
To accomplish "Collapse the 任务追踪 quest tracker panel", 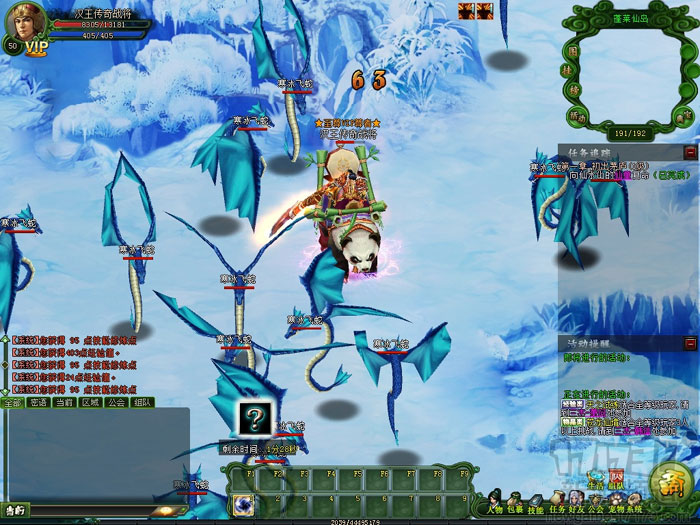I will [x=691, y=152].
